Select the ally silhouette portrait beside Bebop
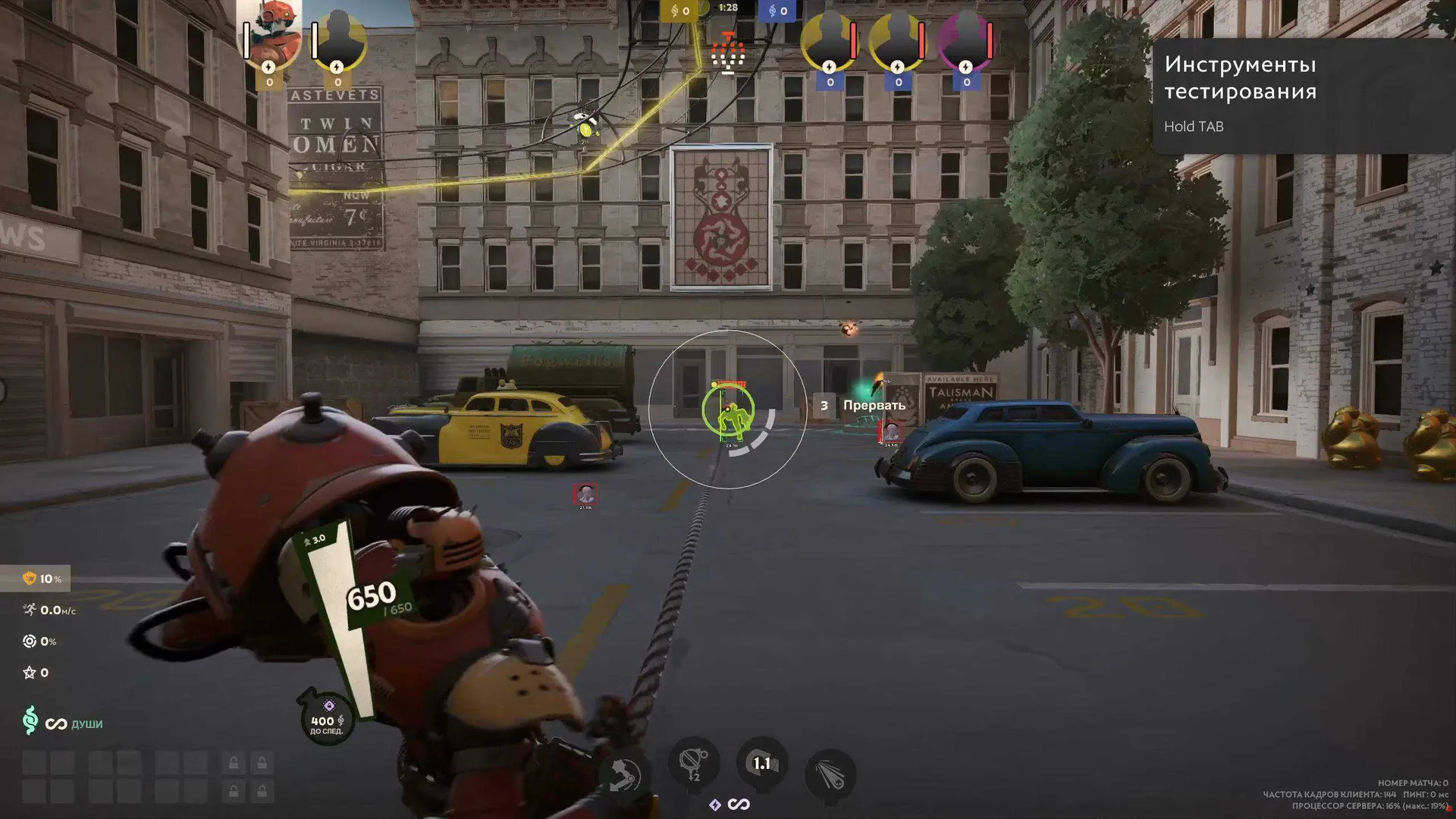The height and width of the screenshot is (819, 1456). pos(338,41)
